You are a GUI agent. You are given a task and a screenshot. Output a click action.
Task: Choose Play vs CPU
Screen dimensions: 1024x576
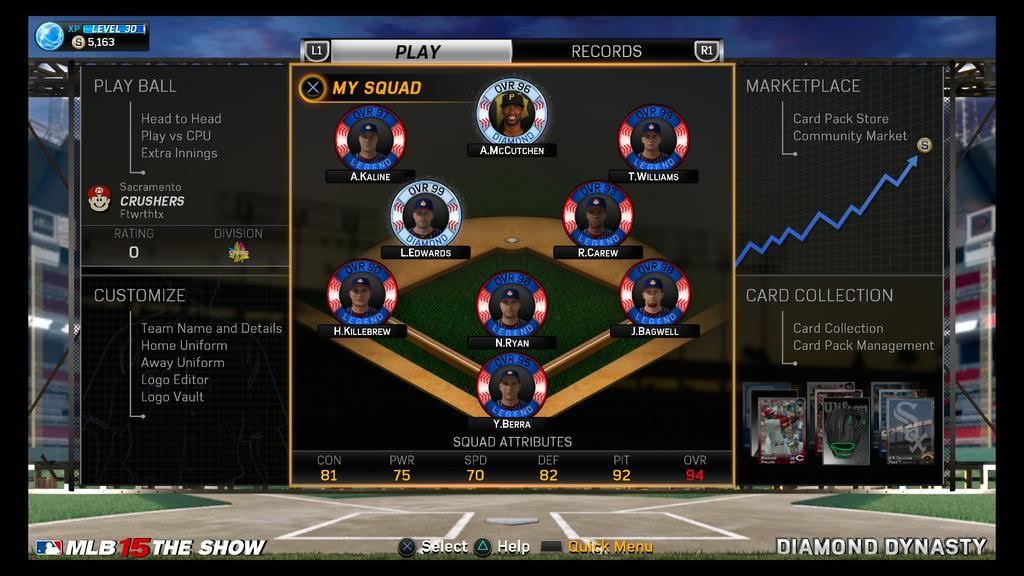176,136
